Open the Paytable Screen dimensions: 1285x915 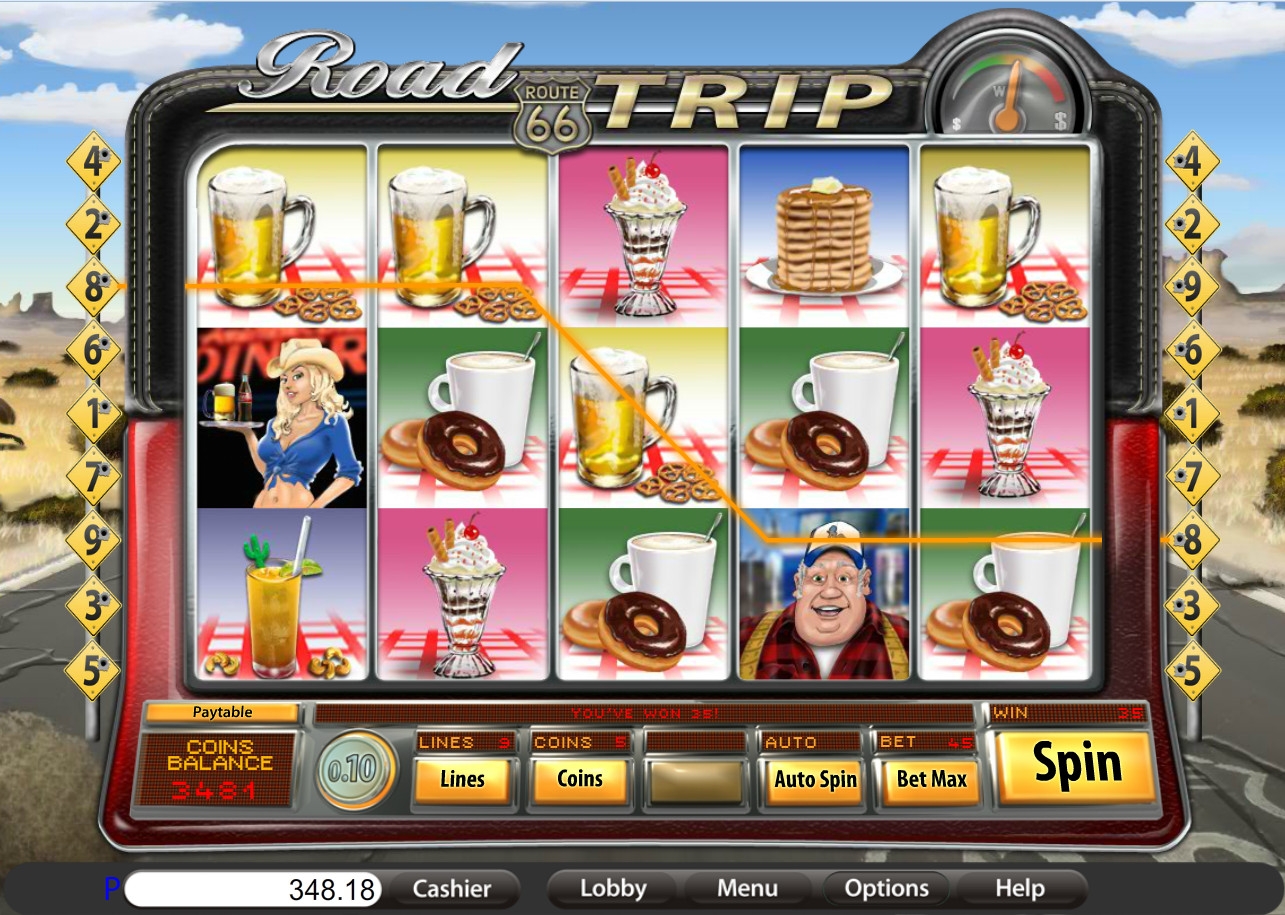click(x=222, y=713)
